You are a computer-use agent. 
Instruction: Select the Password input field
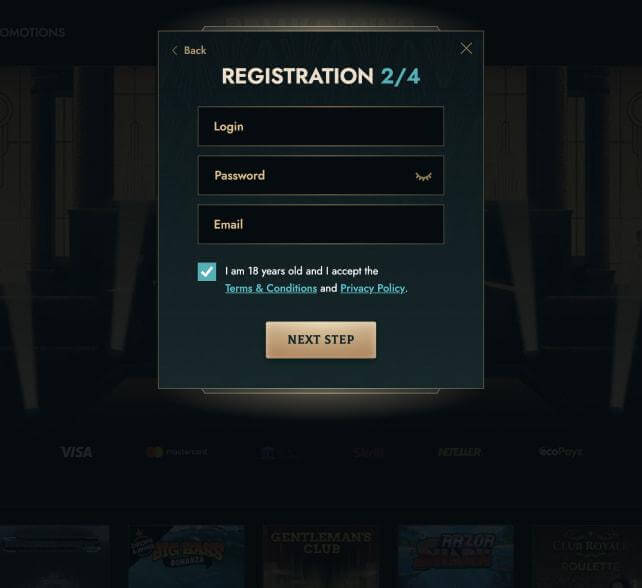305,176
